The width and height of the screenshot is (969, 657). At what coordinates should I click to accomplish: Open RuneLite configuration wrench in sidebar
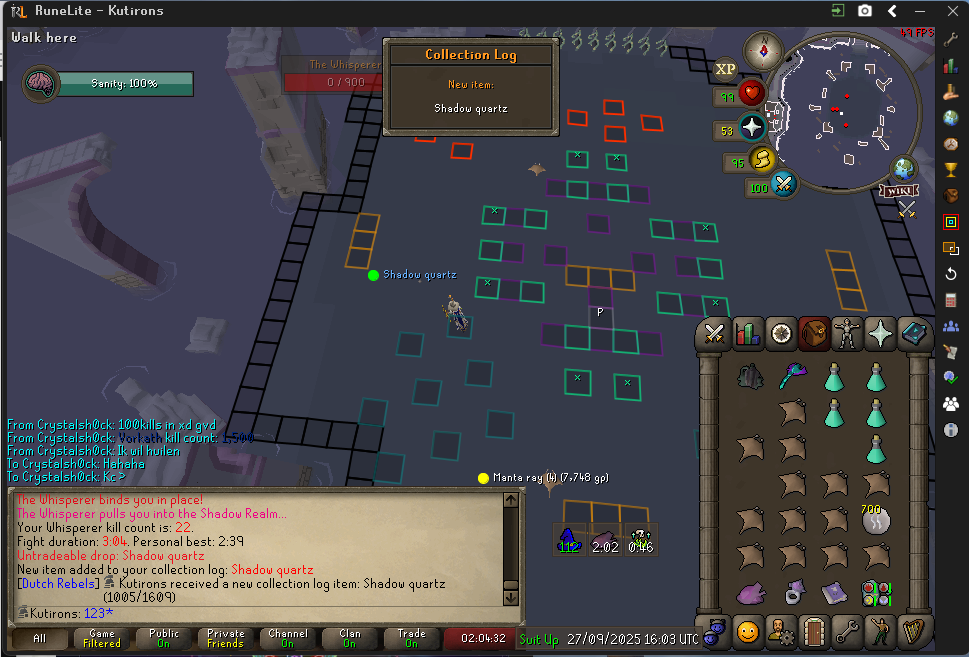point(951,36)
